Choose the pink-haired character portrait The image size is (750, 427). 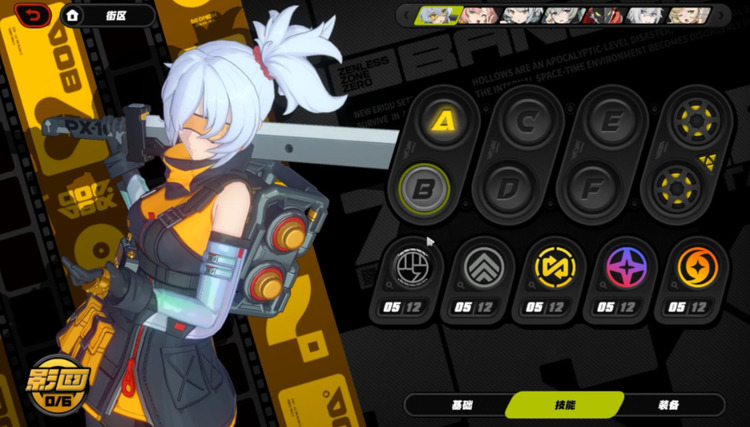(x=477, y=15)
